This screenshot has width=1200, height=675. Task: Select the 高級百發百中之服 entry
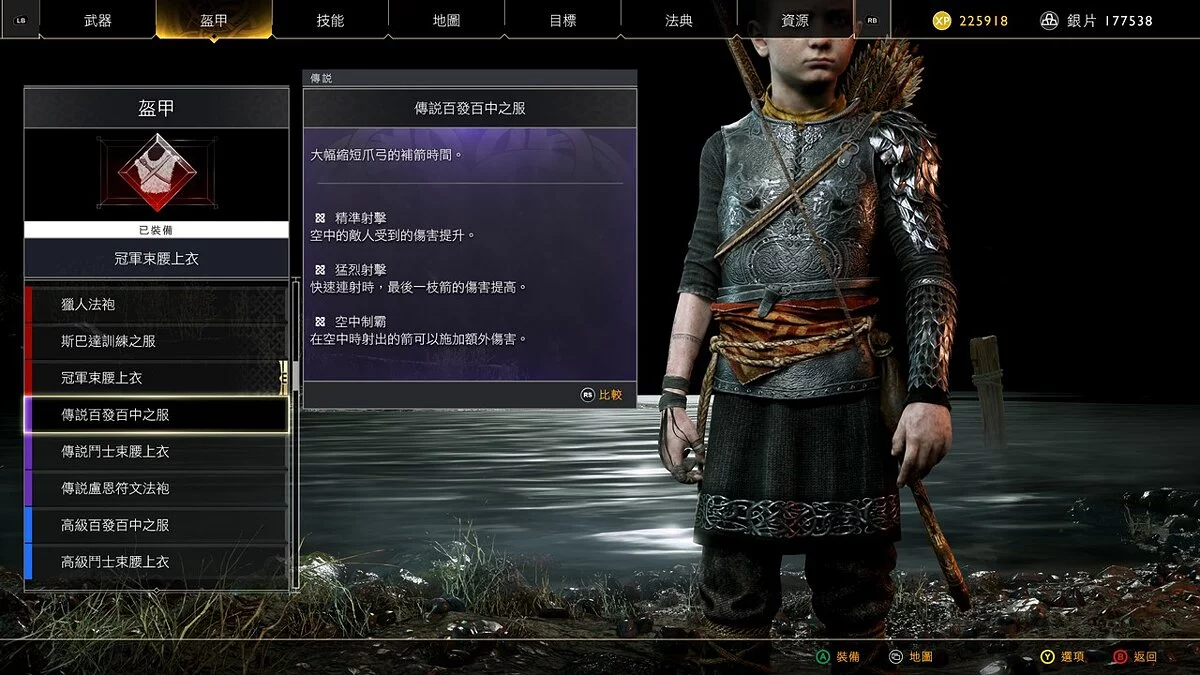pyautogui.click(x=157, y=525)
